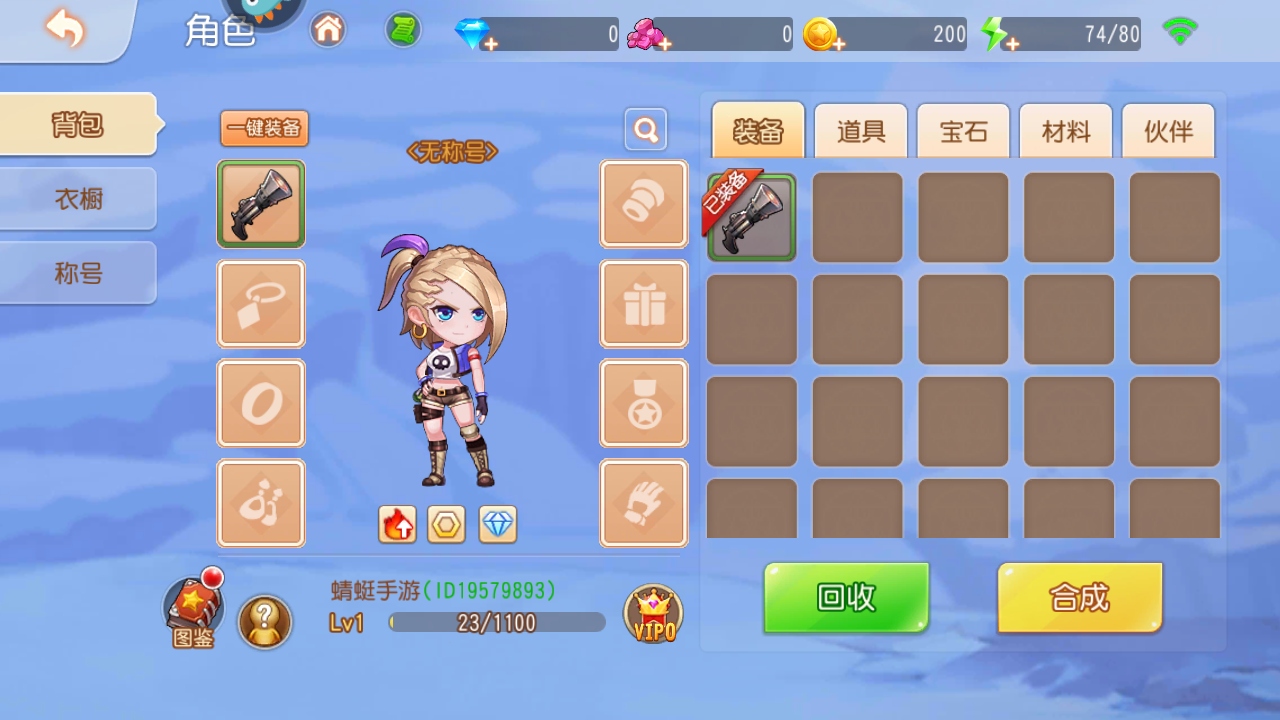
Task: Click the glove equipment slot
Action: pyautogui.click(x=643, y=503)
